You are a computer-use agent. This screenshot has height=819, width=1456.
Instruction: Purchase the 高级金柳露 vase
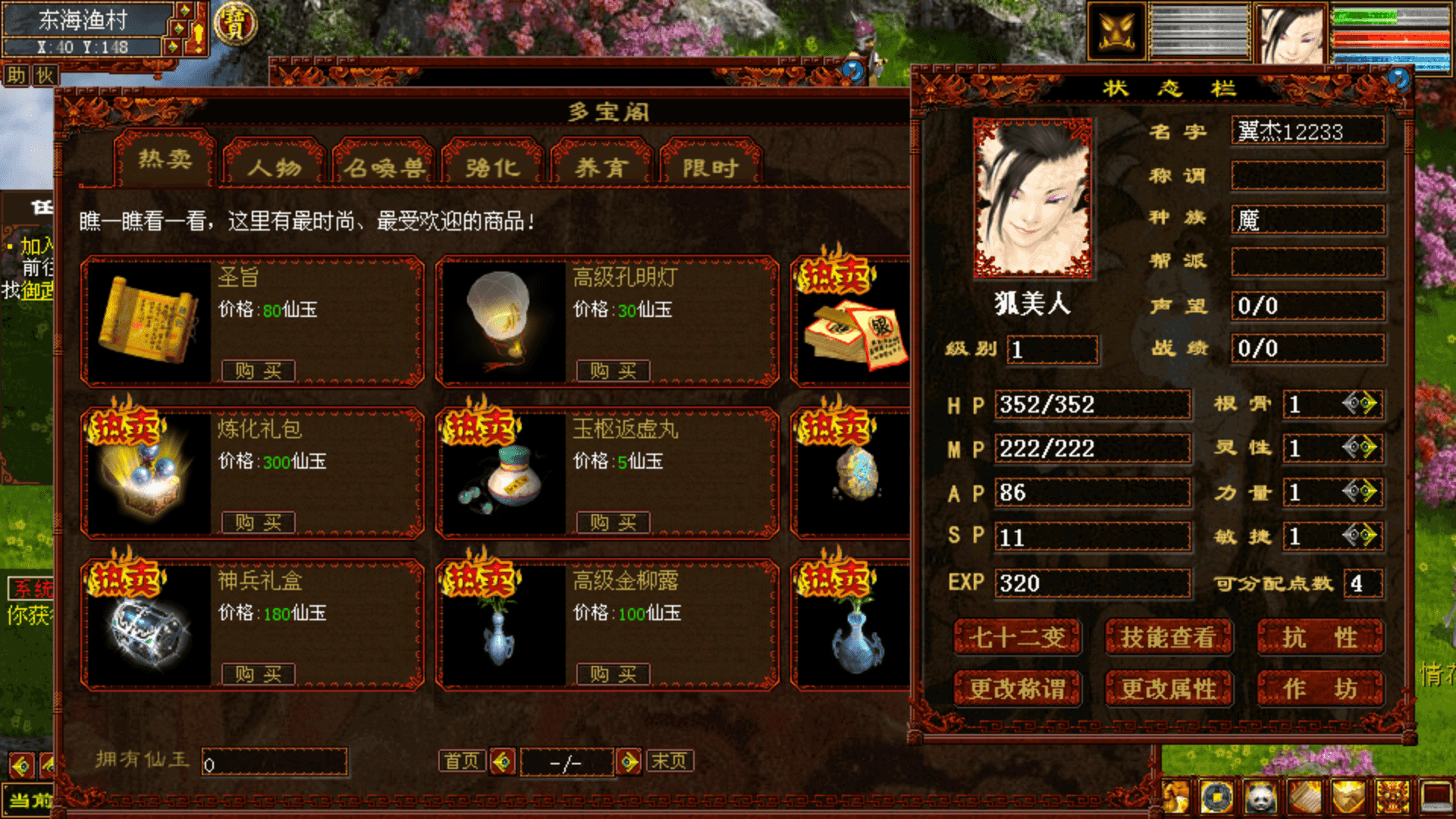(x=613, y=674)
